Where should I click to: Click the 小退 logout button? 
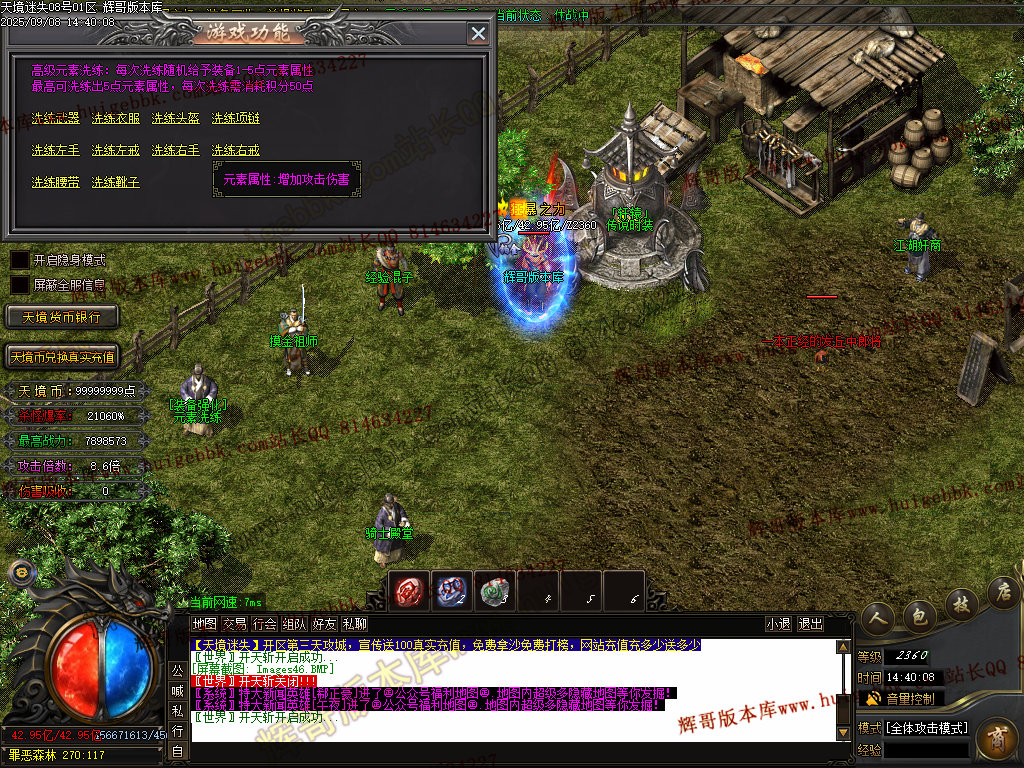click(778, 624)
